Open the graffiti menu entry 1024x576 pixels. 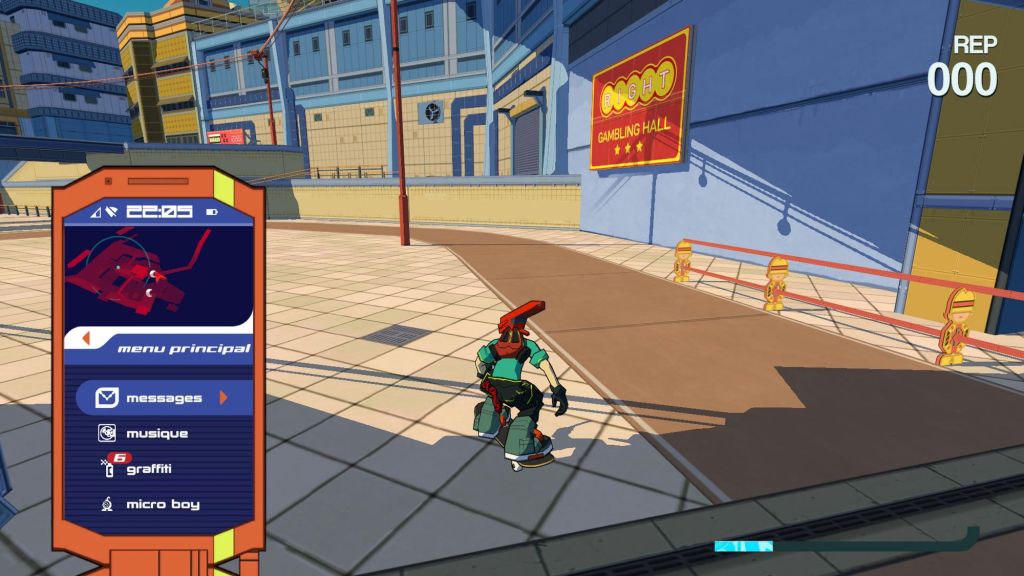tap(148, 469)
